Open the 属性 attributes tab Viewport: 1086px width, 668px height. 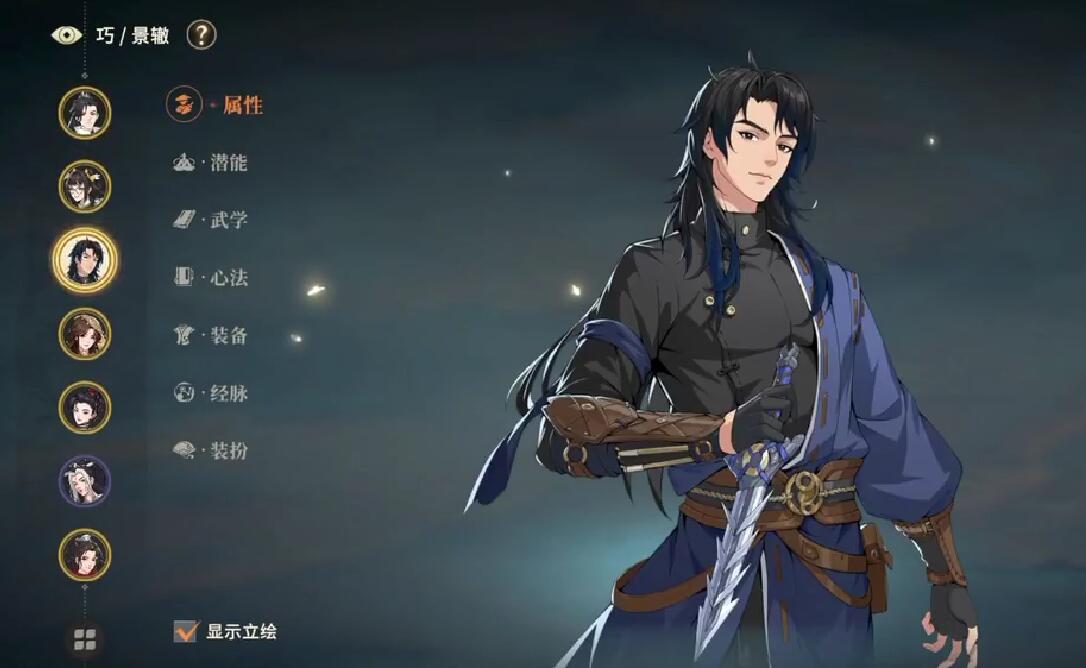tap(240, 105)
